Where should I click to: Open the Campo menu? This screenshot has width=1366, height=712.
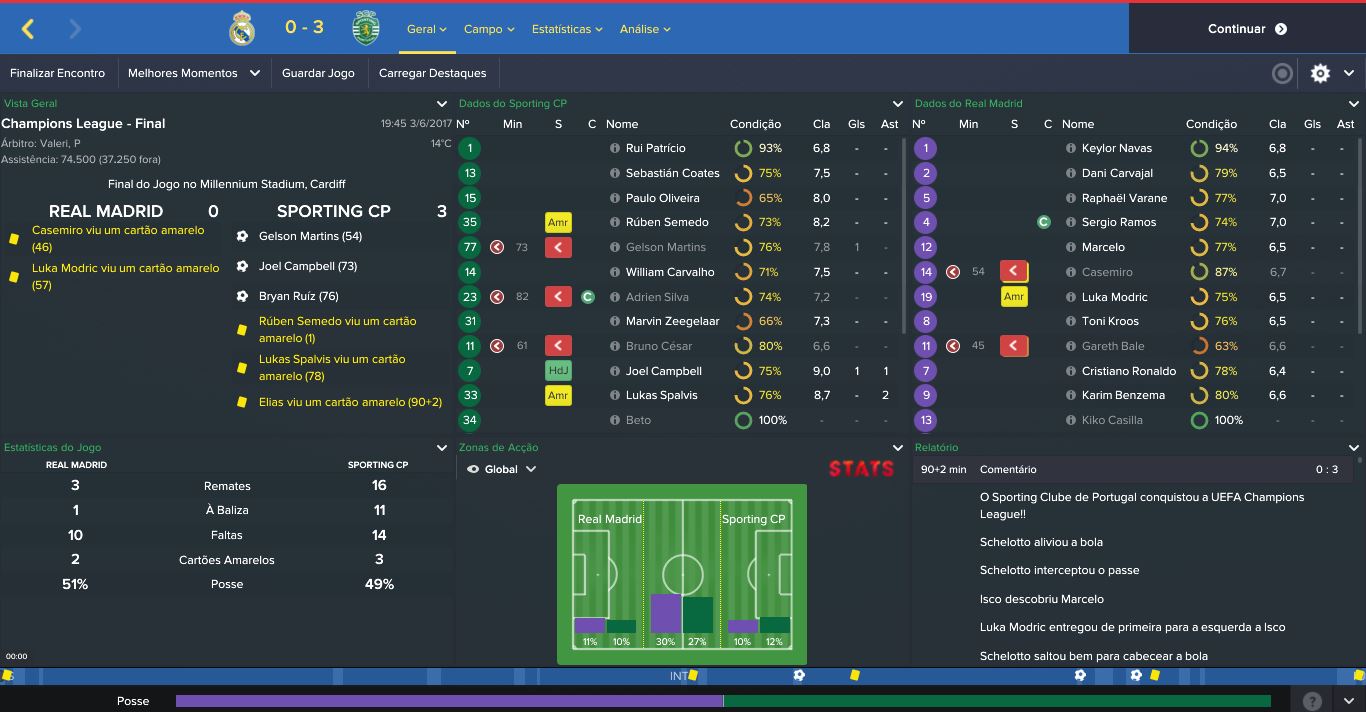488,29
